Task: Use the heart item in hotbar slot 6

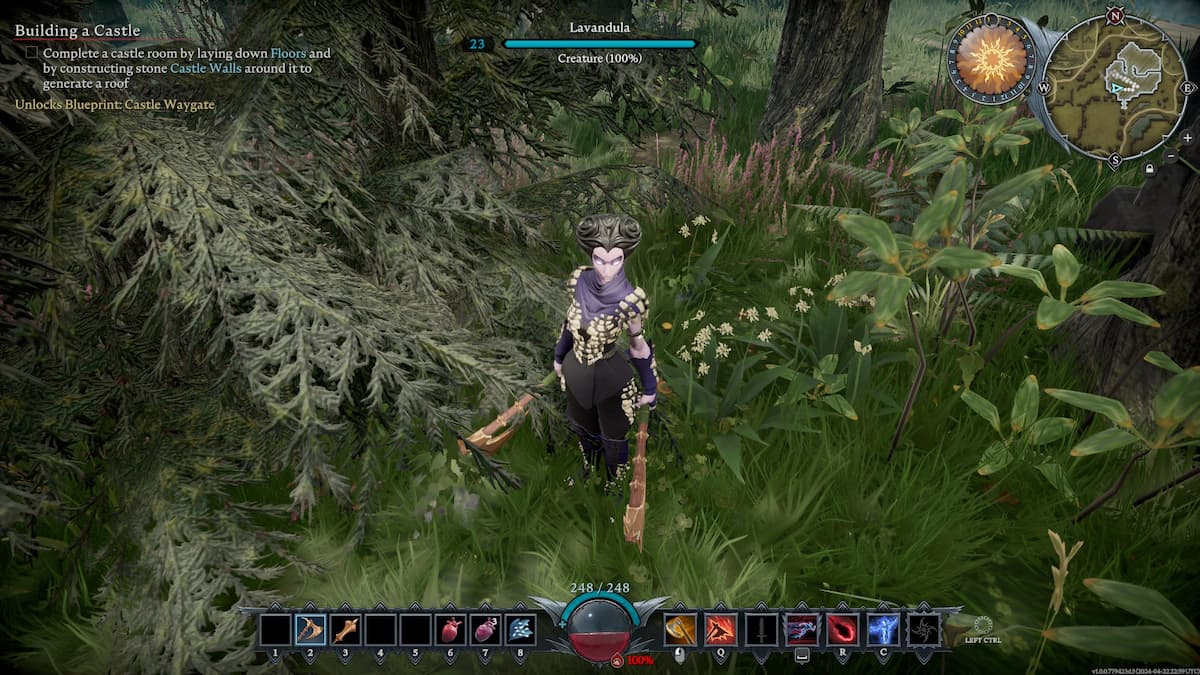Action: [450, 629]
